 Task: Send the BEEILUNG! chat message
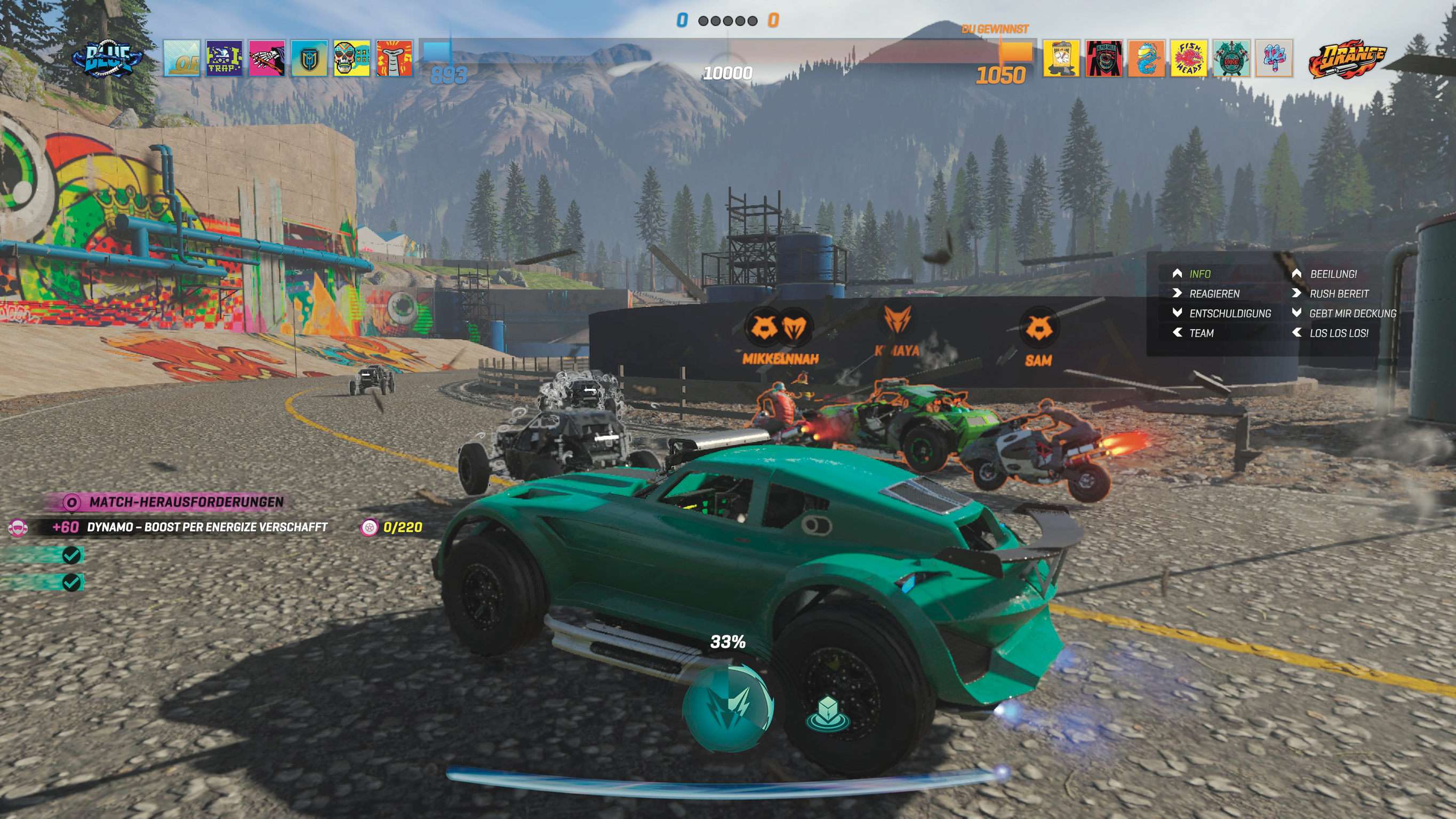click(x=1333, y=274)
